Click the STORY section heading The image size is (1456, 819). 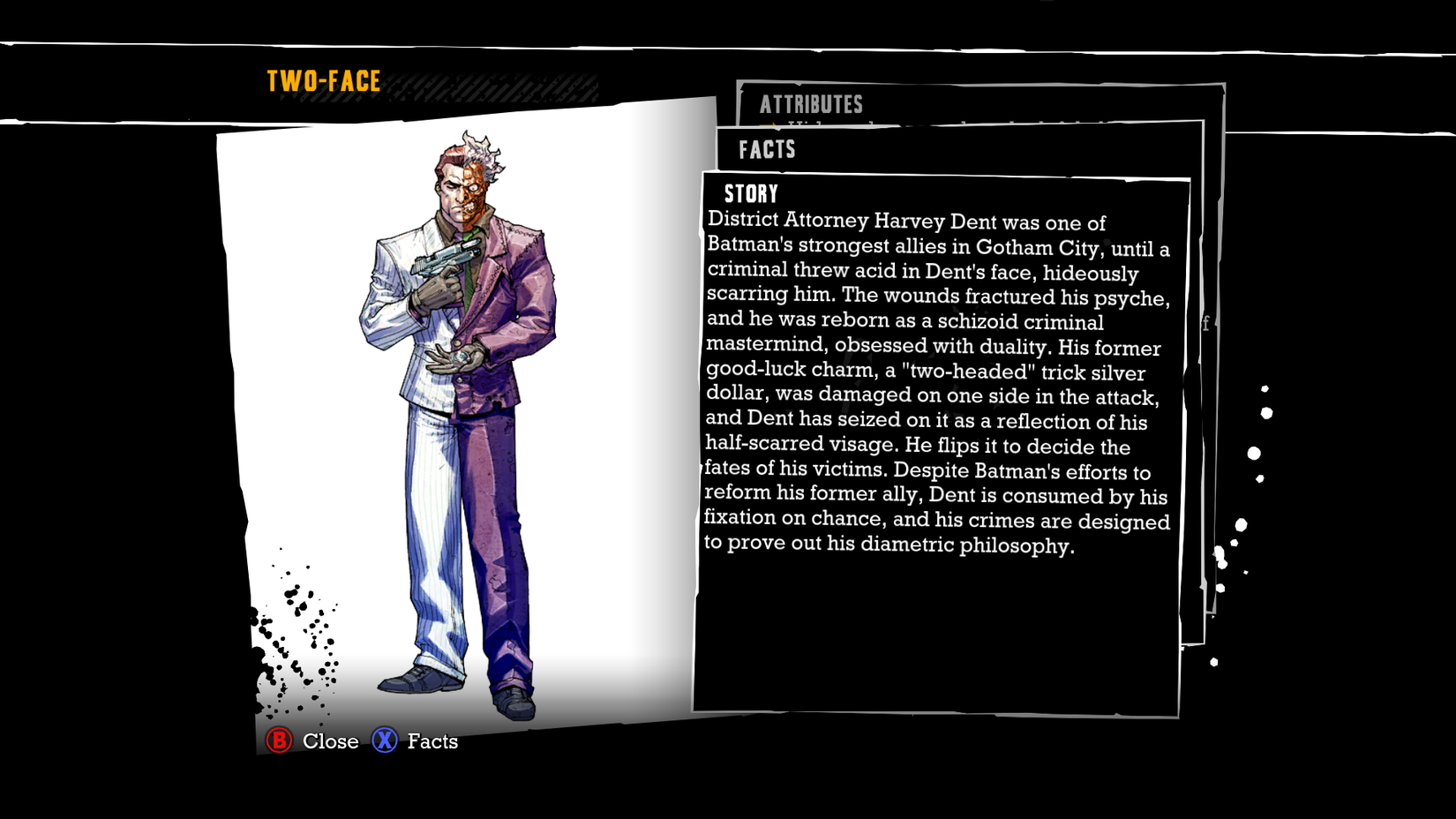point(749,193)
